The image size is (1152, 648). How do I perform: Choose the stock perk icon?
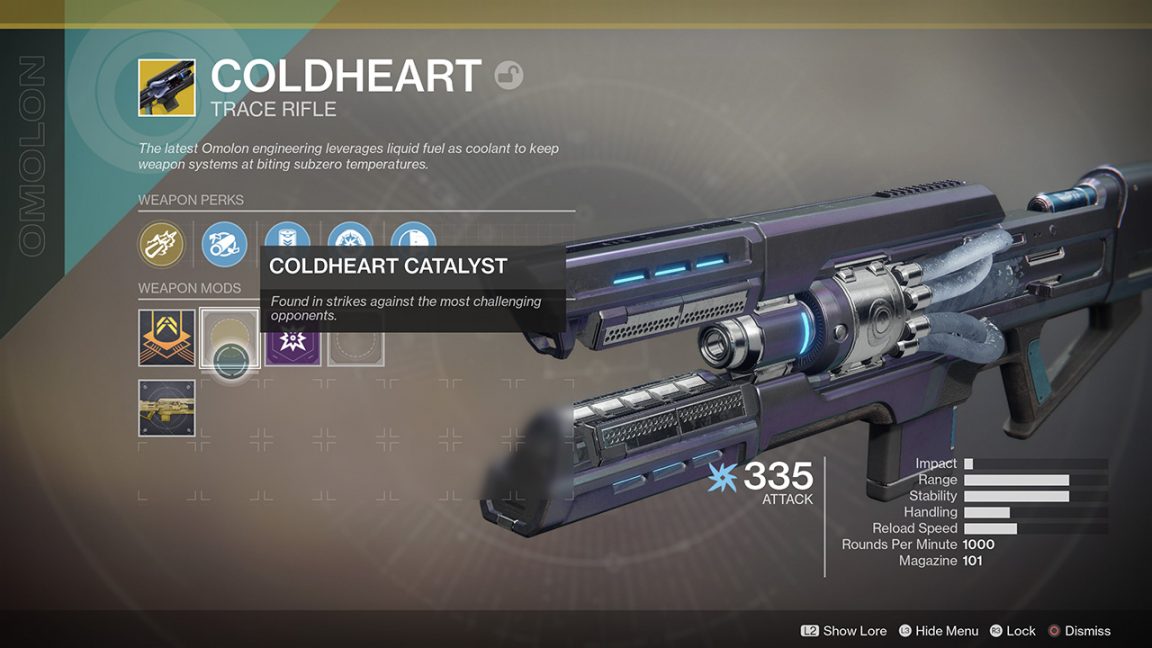coord(413,236)
